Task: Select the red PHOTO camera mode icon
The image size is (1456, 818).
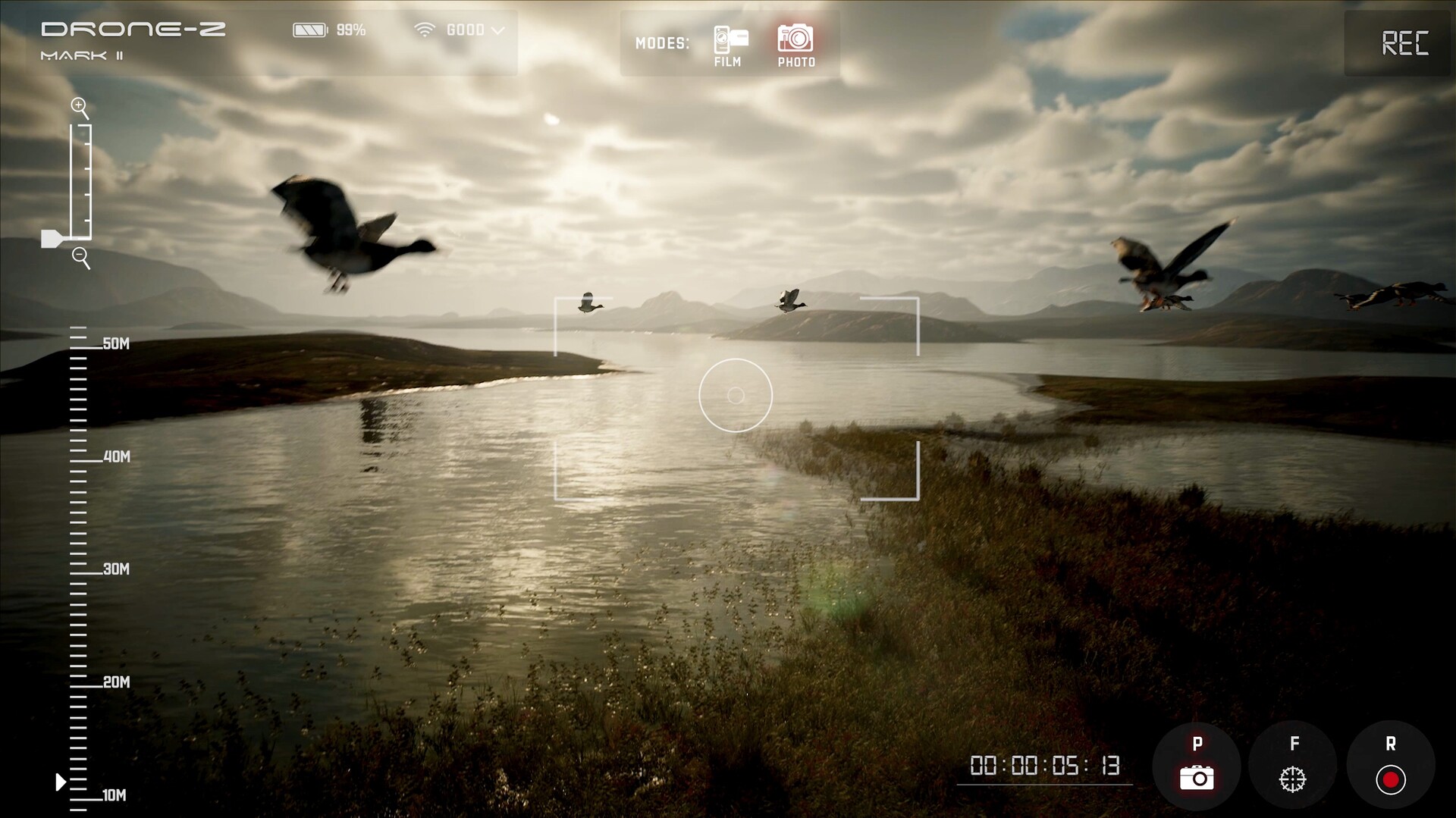Action: 795,36
